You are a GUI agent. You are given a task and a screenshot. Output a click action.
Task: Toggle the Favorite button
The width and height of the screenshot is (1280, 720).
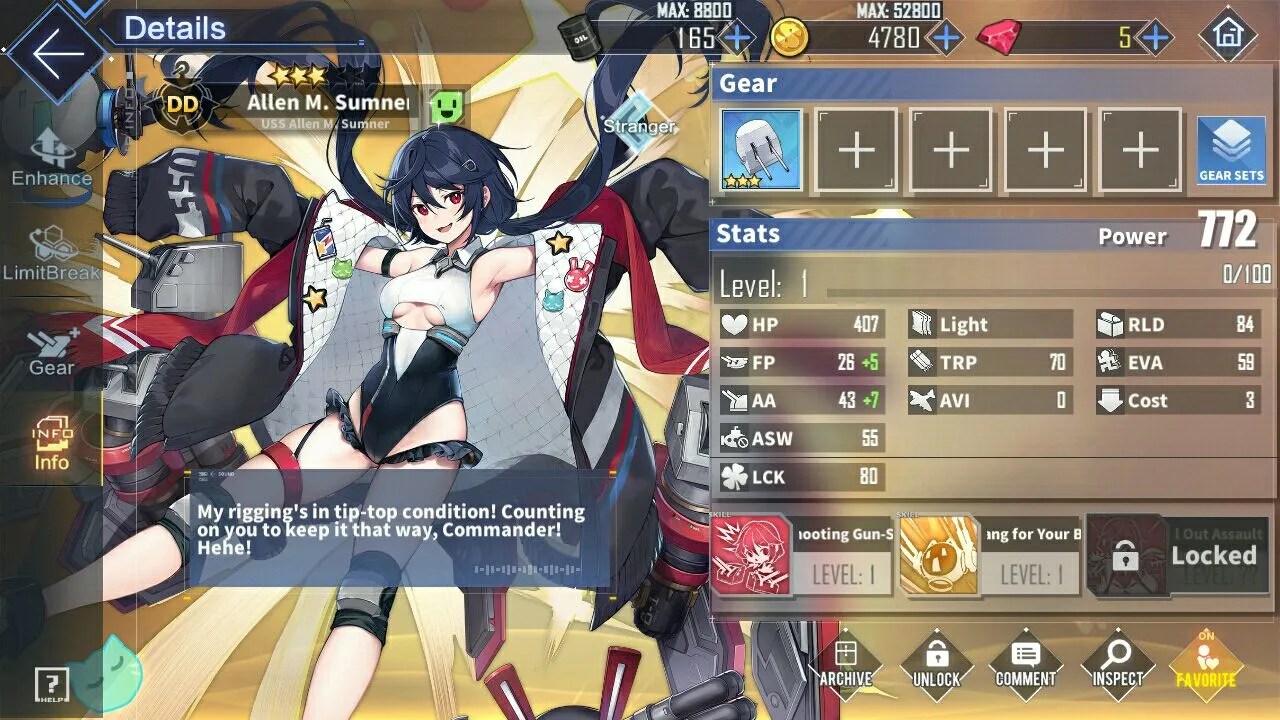pyautogui.click(x=1205, y=665)
